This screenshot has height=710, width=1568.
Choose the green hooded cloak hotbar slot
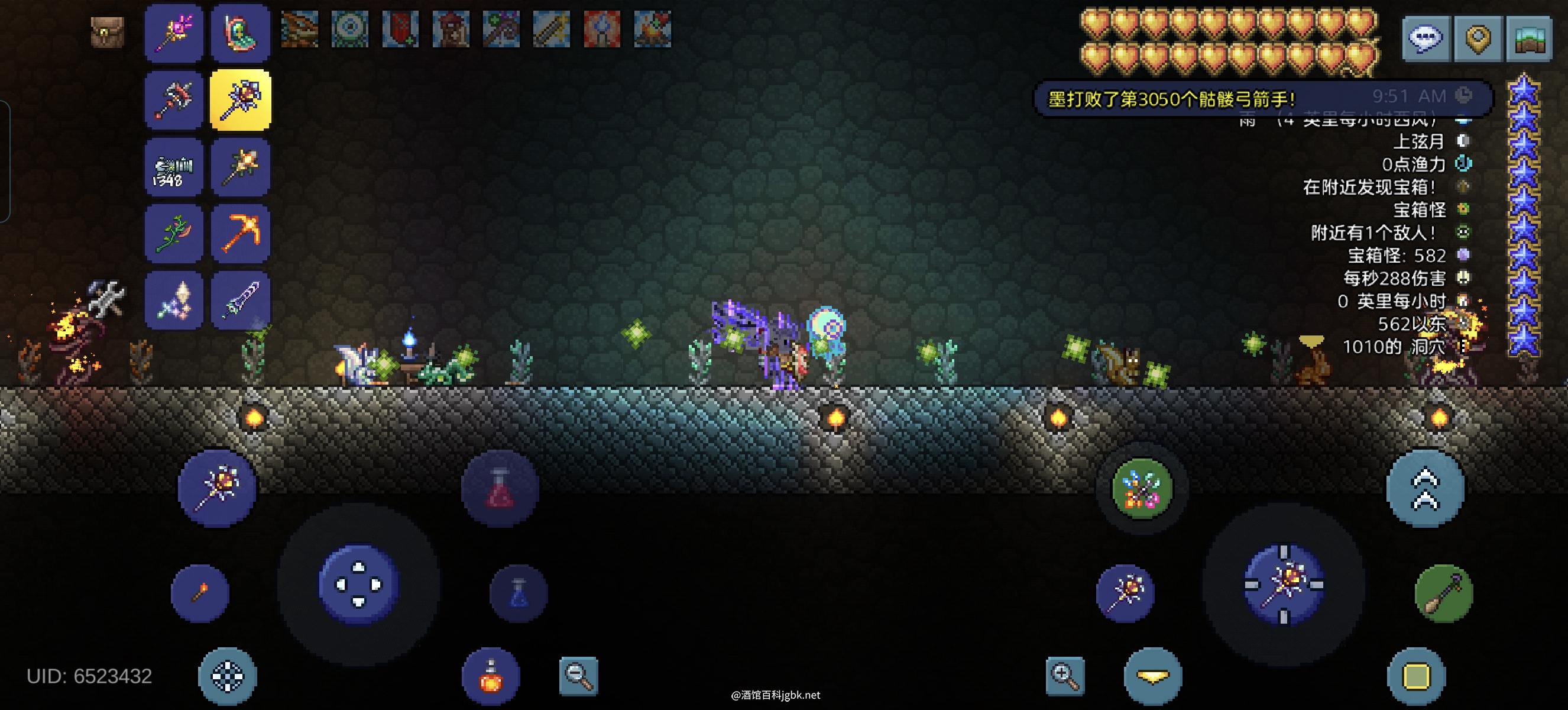241,33
